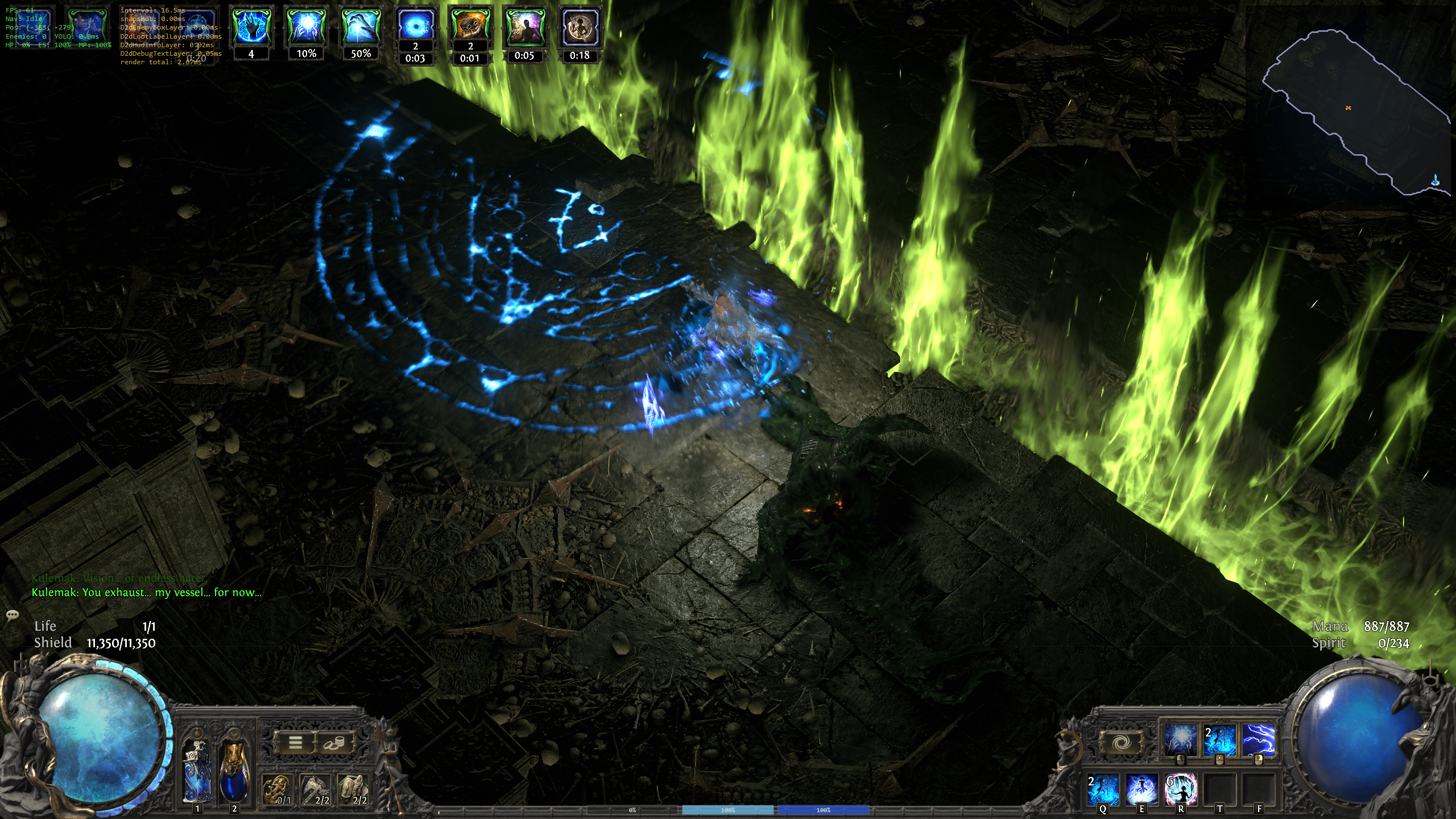Viewport: 1456px width, 819px height.
Task: Inspect the reaching hand buff showing 50%
Action: point(361,27)
